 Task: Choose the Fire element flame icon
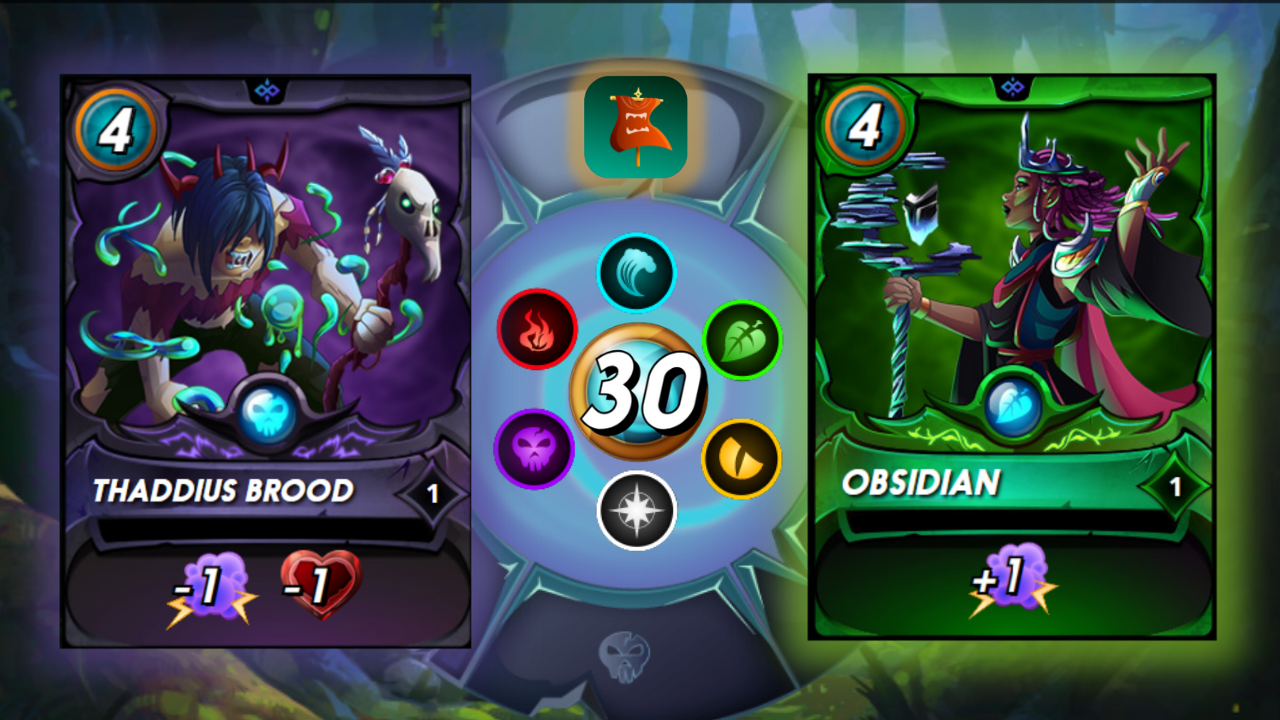pyautogui.click(x=537, y=329)
